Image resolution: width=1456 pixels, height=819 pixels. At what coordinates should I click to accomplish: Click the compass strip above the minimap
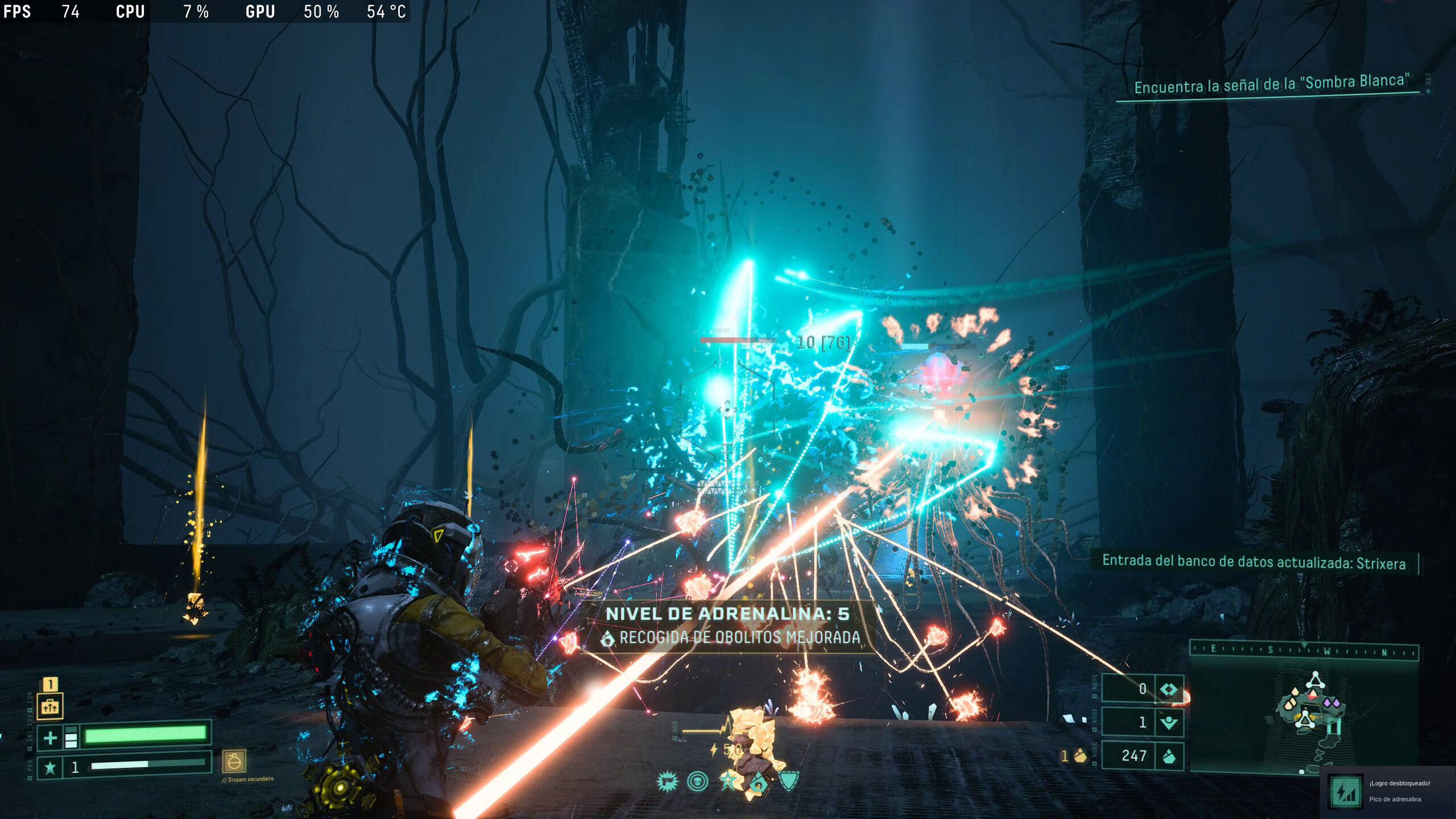coord(1304,651)
